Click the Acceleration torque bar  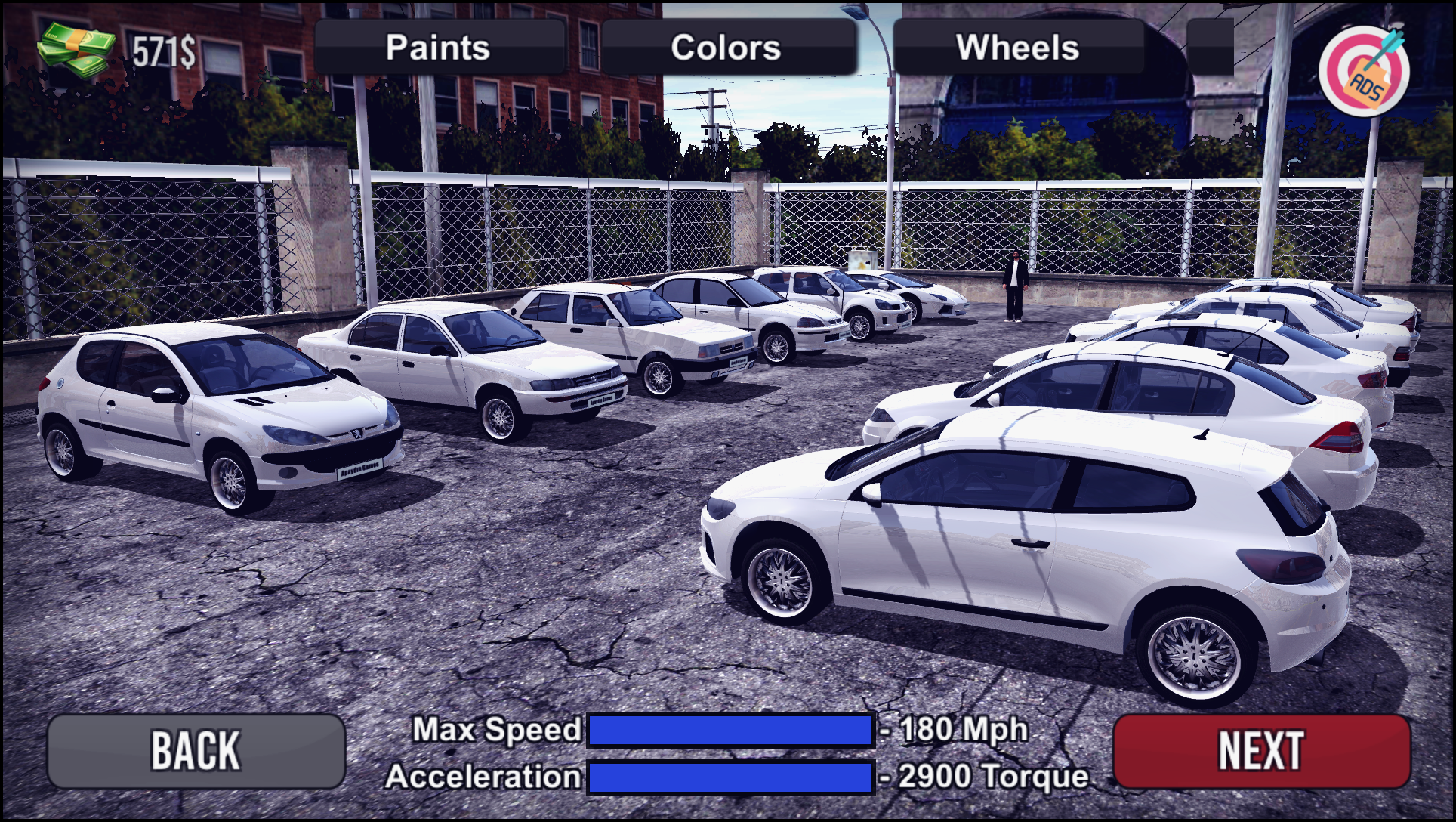pyautogui.click(x=730, y=775)
